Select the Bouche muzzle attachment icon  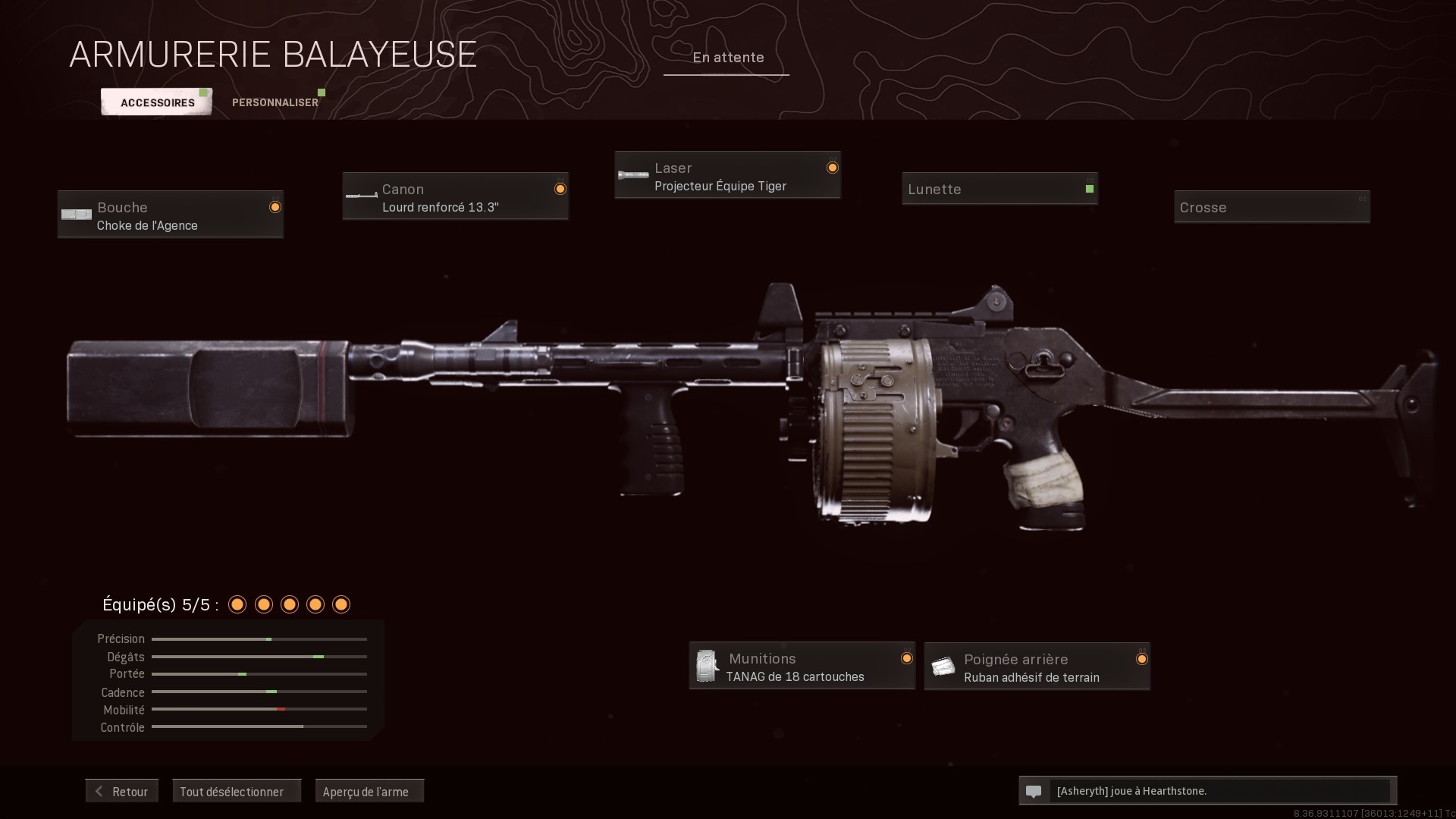(x=77, y=214)
